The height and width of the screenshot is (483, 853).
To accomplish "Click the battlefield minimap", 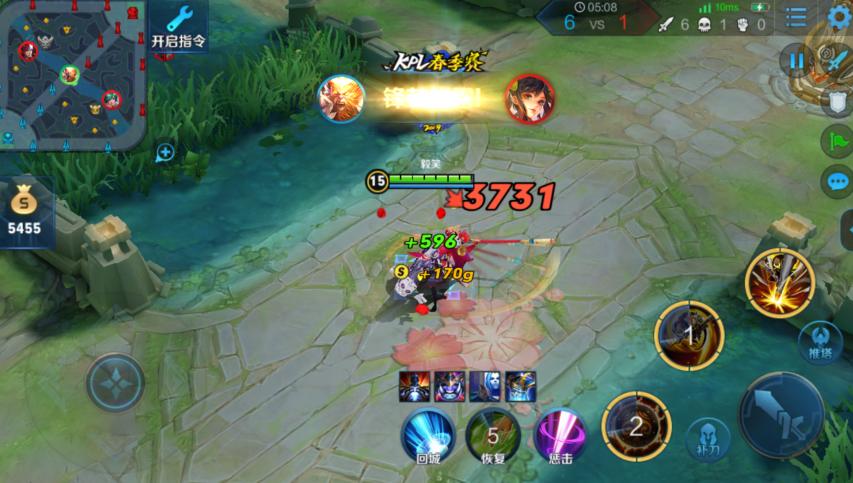I will coord(72,75).
